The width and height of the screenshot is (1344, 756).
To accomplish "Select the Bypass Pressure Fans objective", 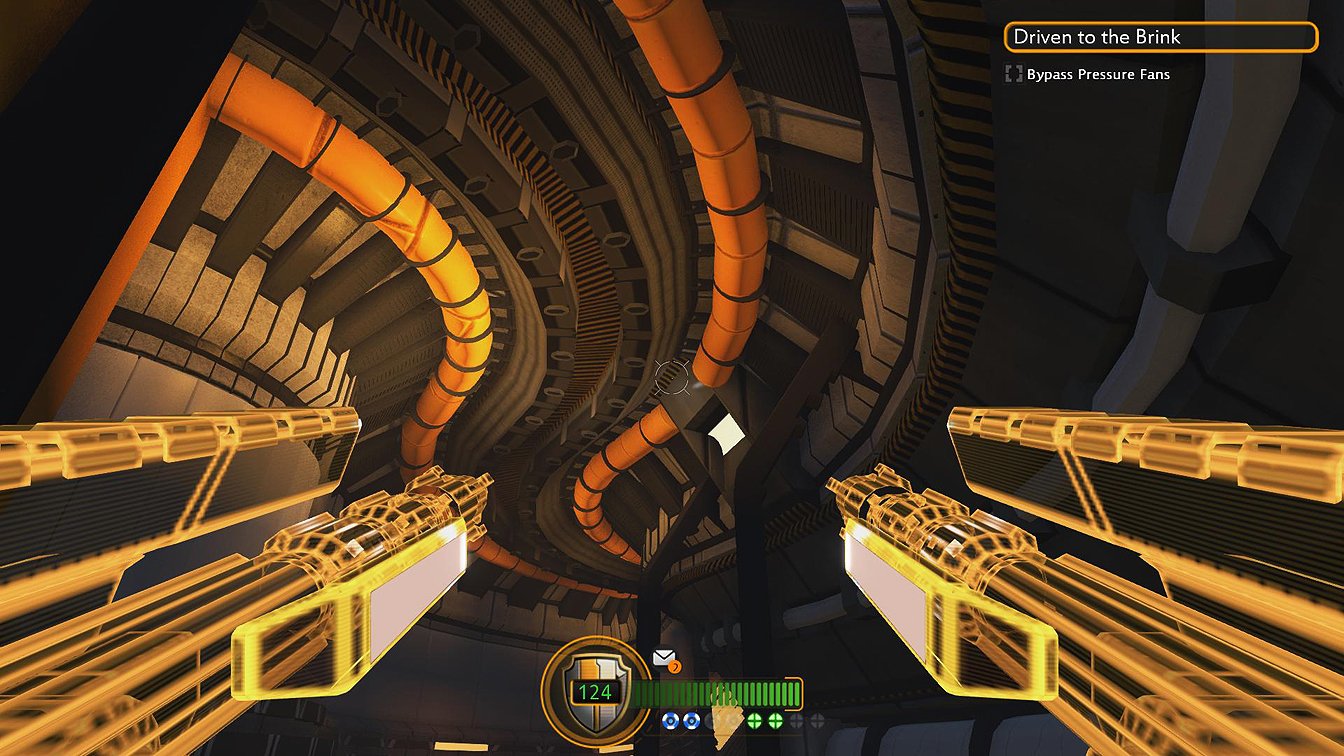I will coord(1097,74).
